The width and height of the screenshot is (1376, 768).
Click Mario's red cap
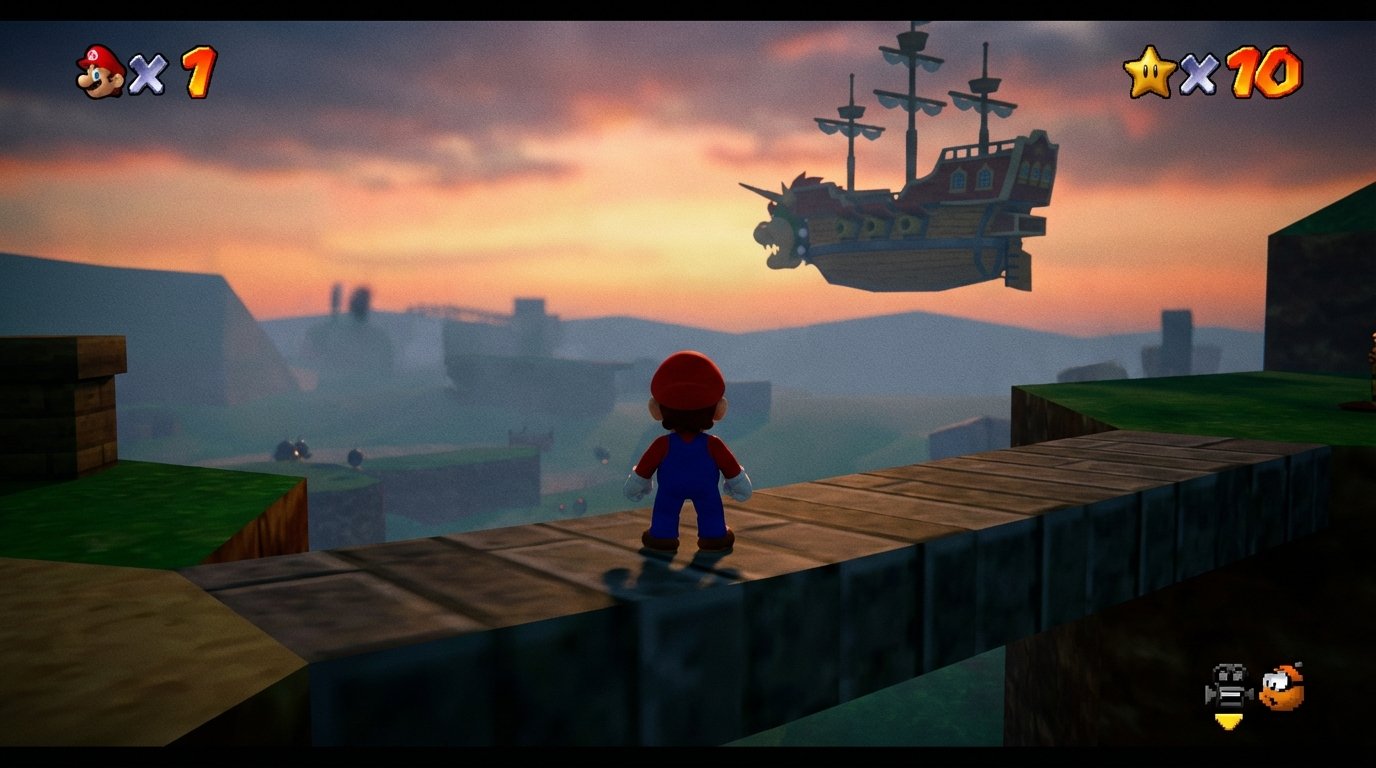pos(689,375)
